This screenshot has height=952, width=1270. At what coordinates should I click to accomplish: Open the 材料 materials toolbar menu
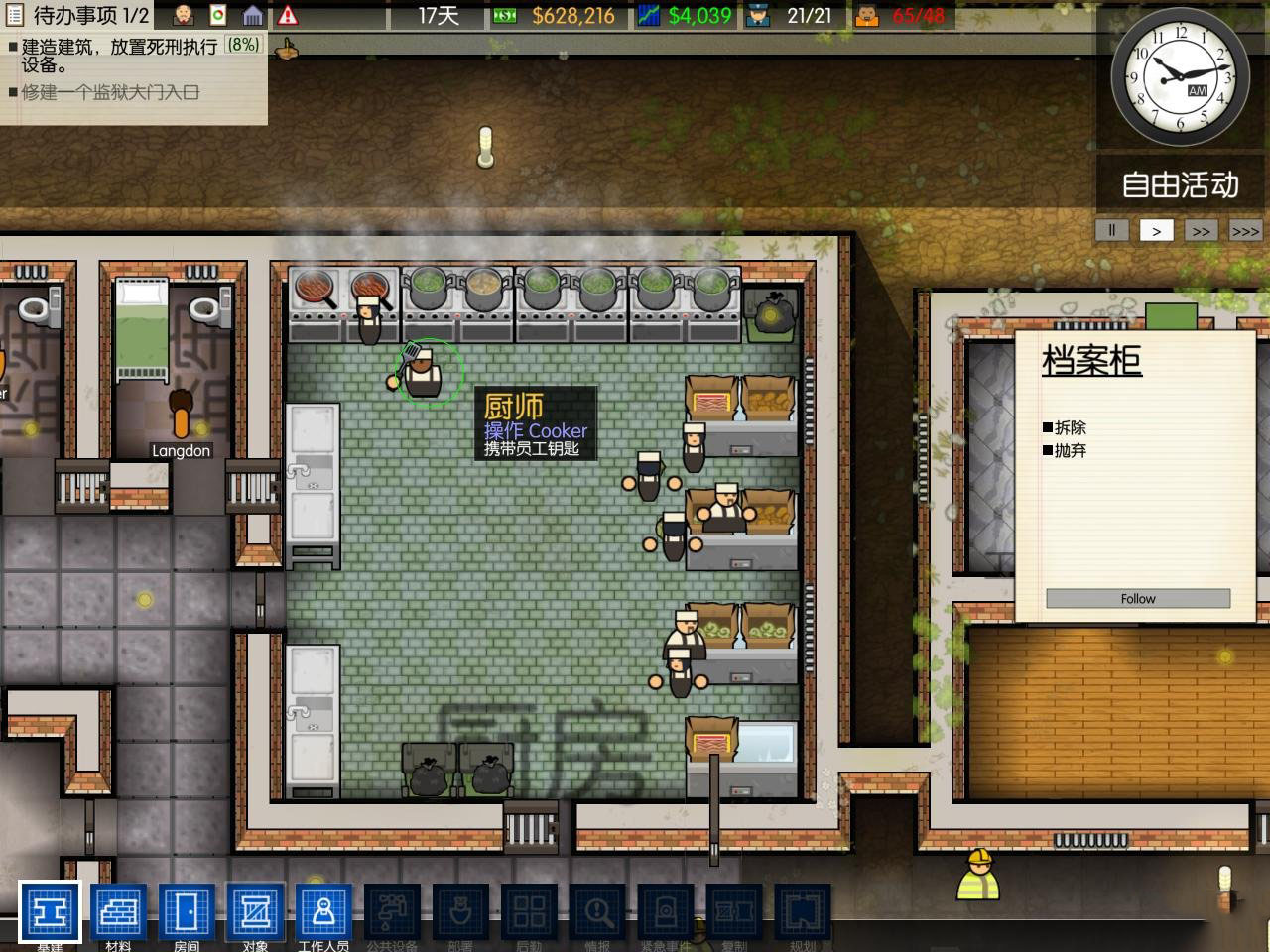(x=118, y=911)
